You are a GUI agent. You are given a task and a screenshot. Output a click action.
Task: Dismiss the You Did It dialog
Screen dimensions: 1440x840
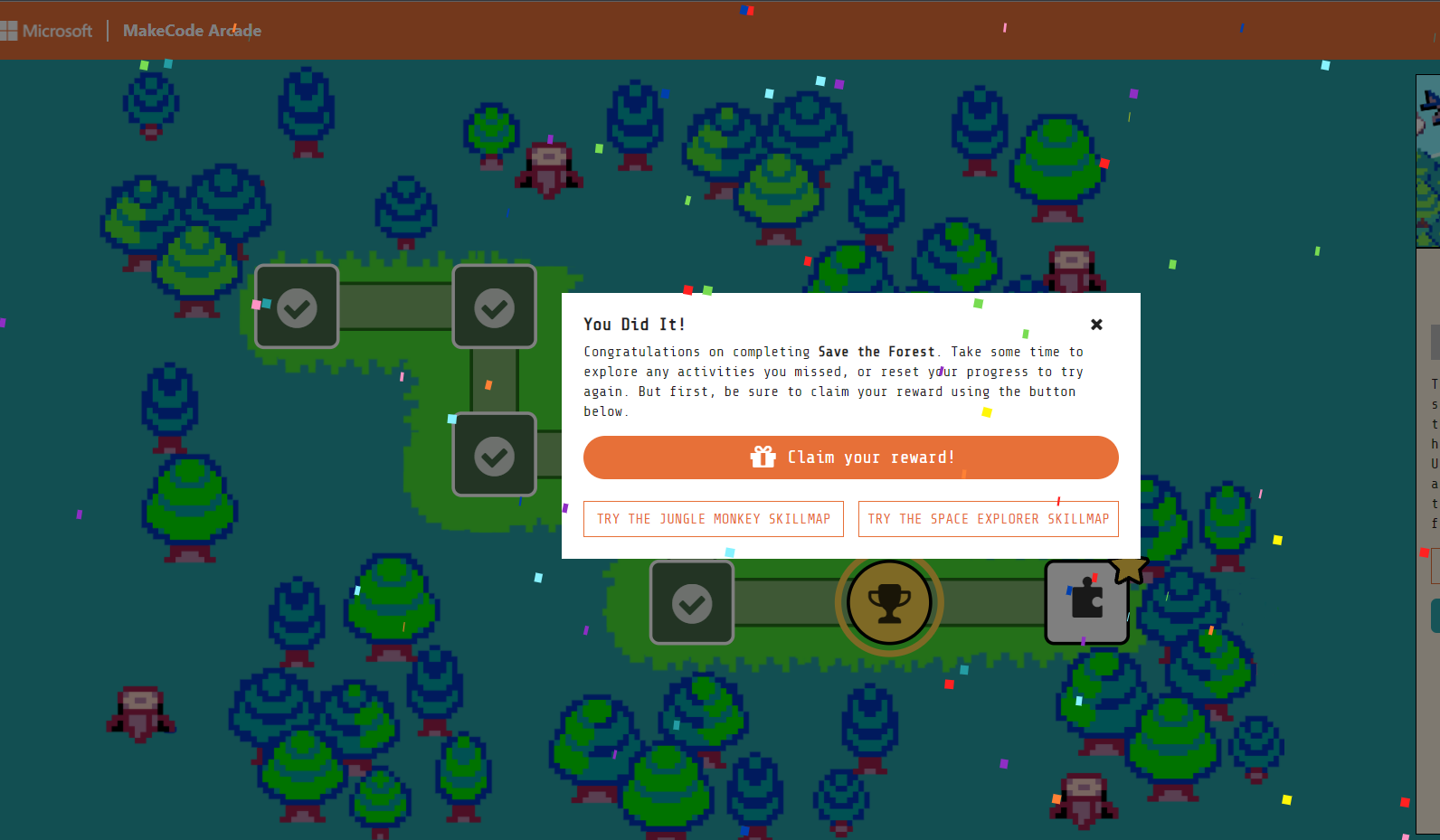tap(1096, 324)
